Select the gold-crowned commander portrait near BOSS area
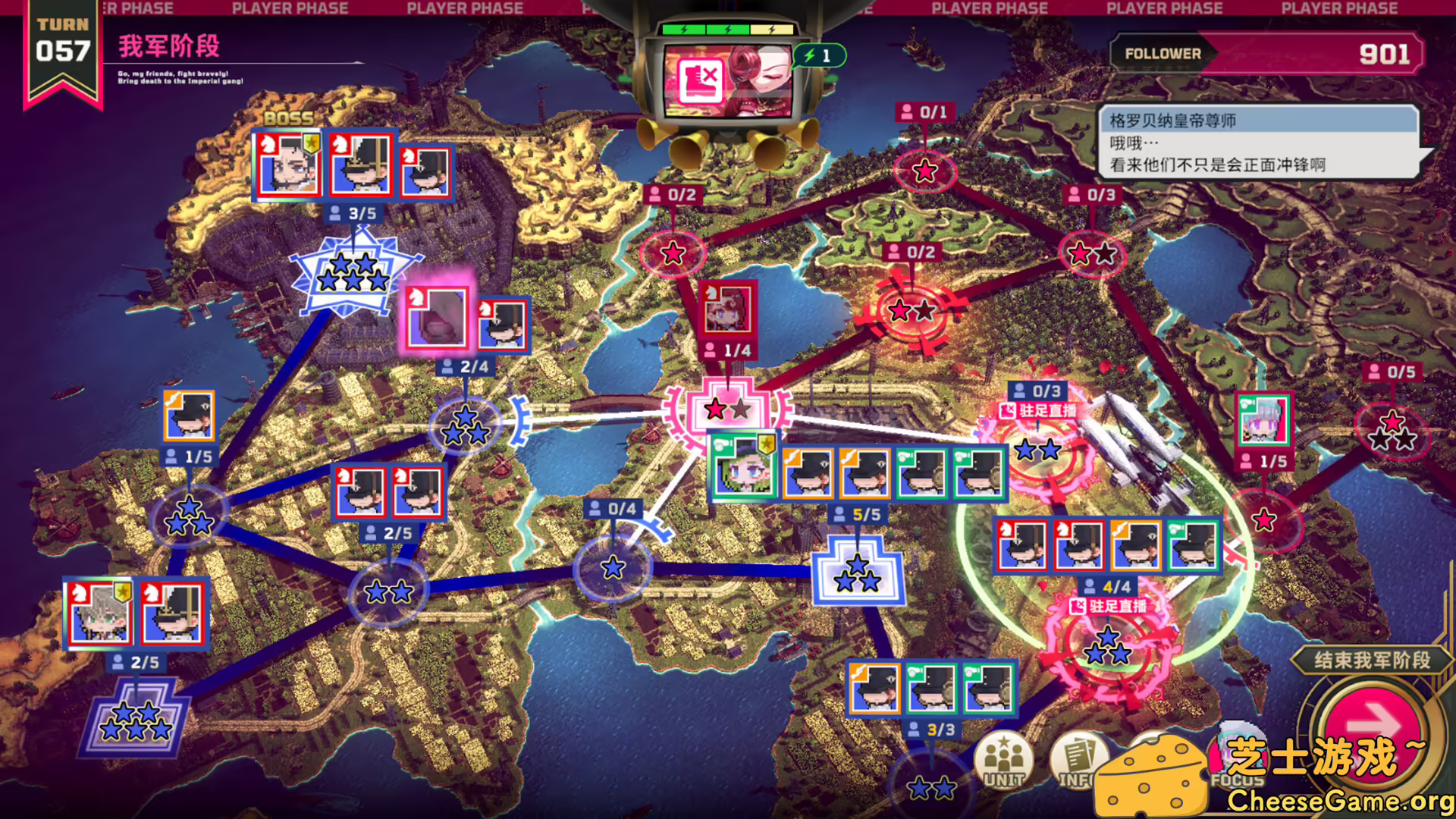Viewport: 1456px width, 819px height. [290, 163]
